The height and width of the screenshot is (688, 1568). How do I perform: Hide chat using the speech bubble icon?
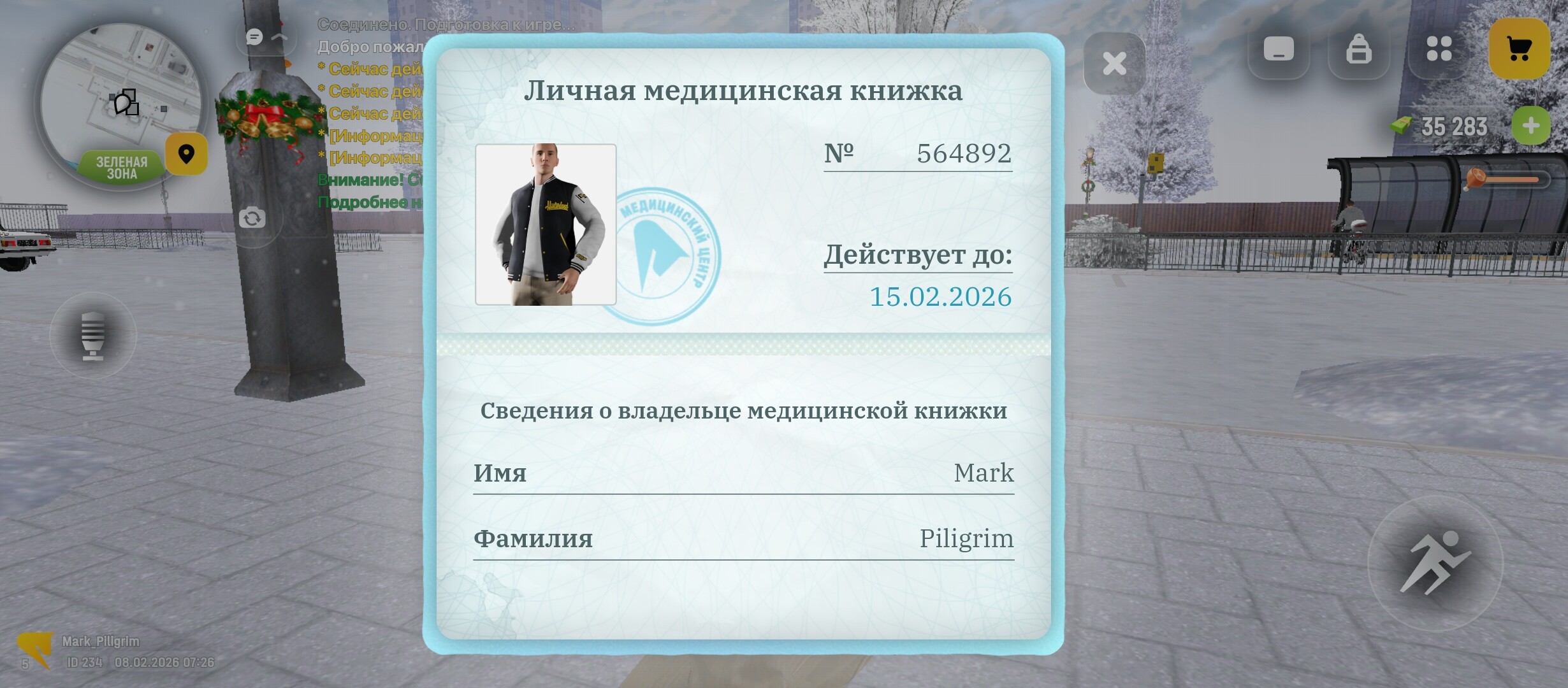[254, 37]
